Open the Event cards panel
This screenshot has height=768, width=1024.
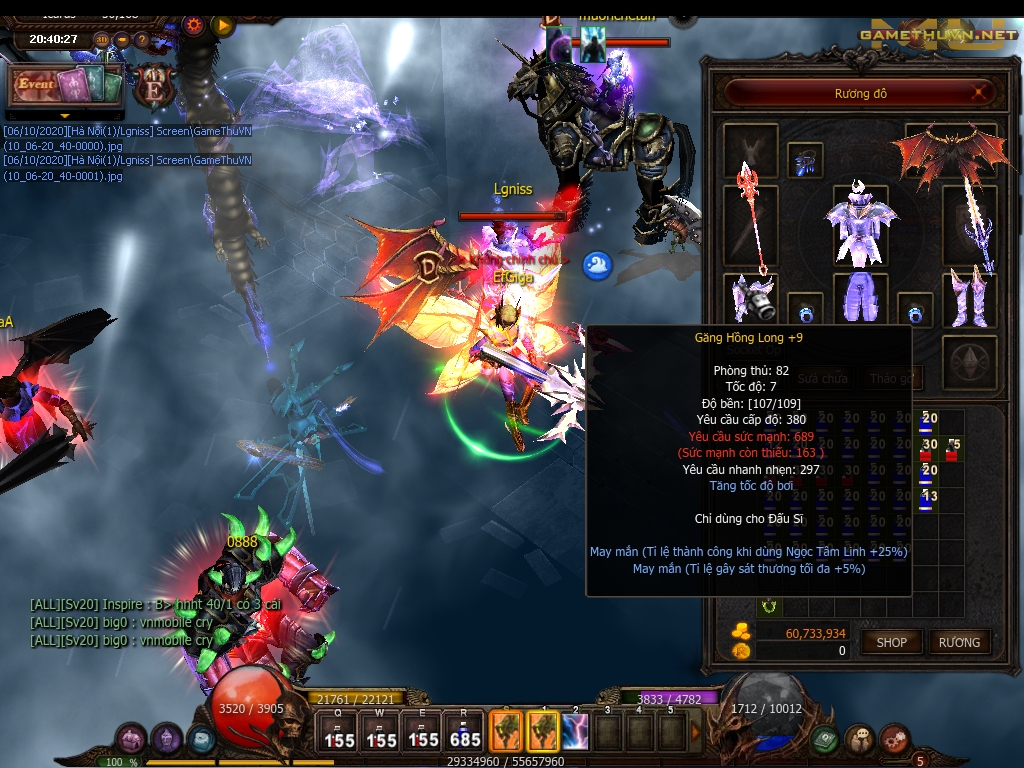coord(65,85)
